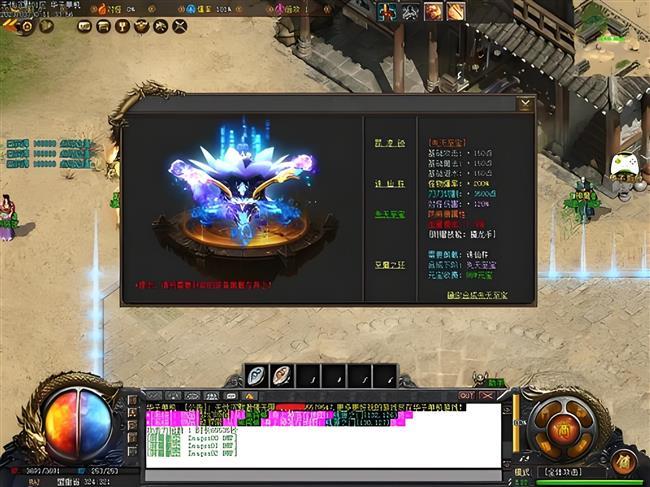Select the orange-haired portrait icon at top
Image resolution: width=650 pixels, height=487 pixels.
[433, 12]
